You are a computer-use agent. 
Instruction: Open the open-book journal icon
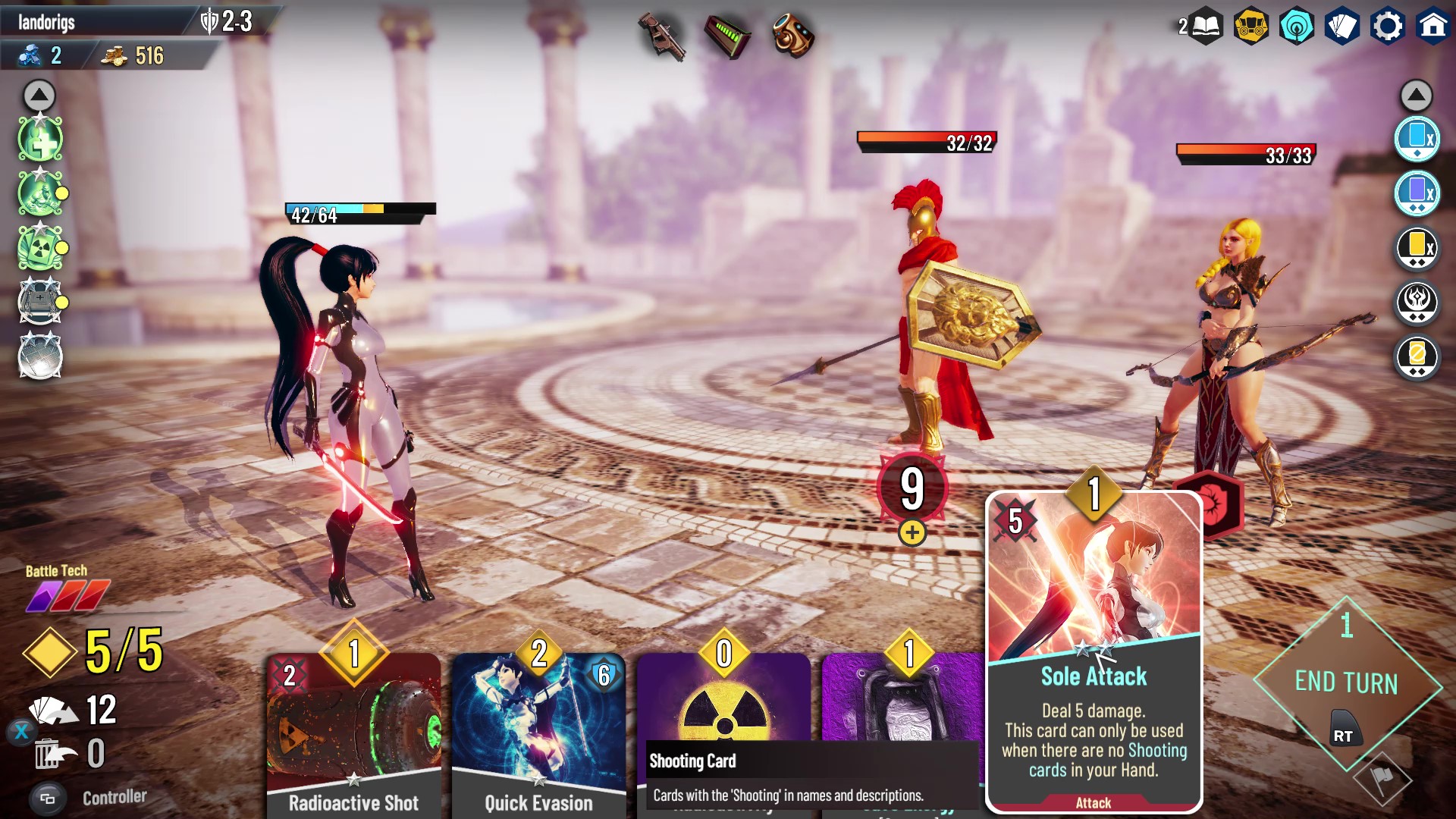click(1206, 27)
